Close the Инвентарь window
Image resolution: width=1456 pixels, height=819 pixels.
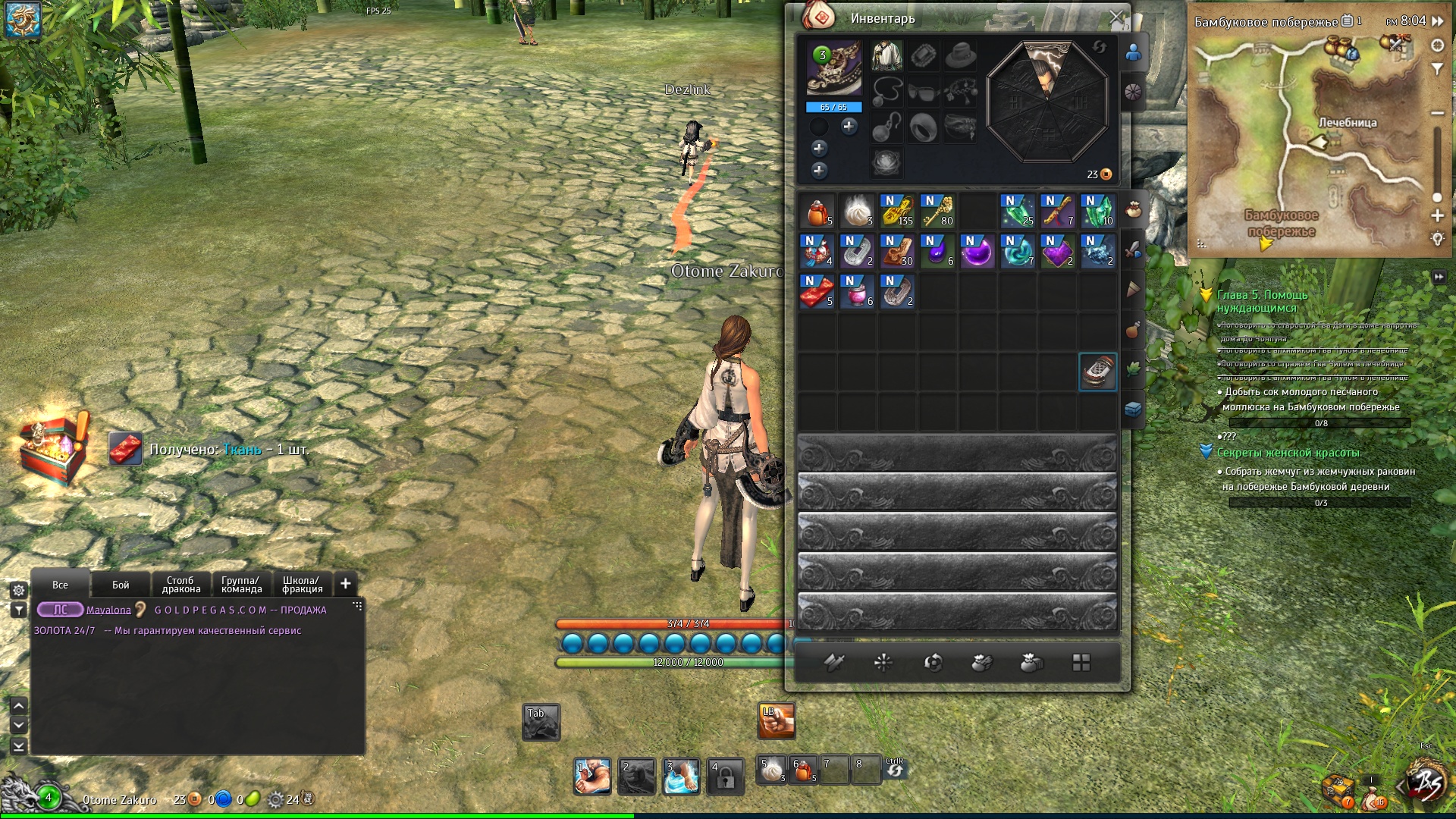1116,17
